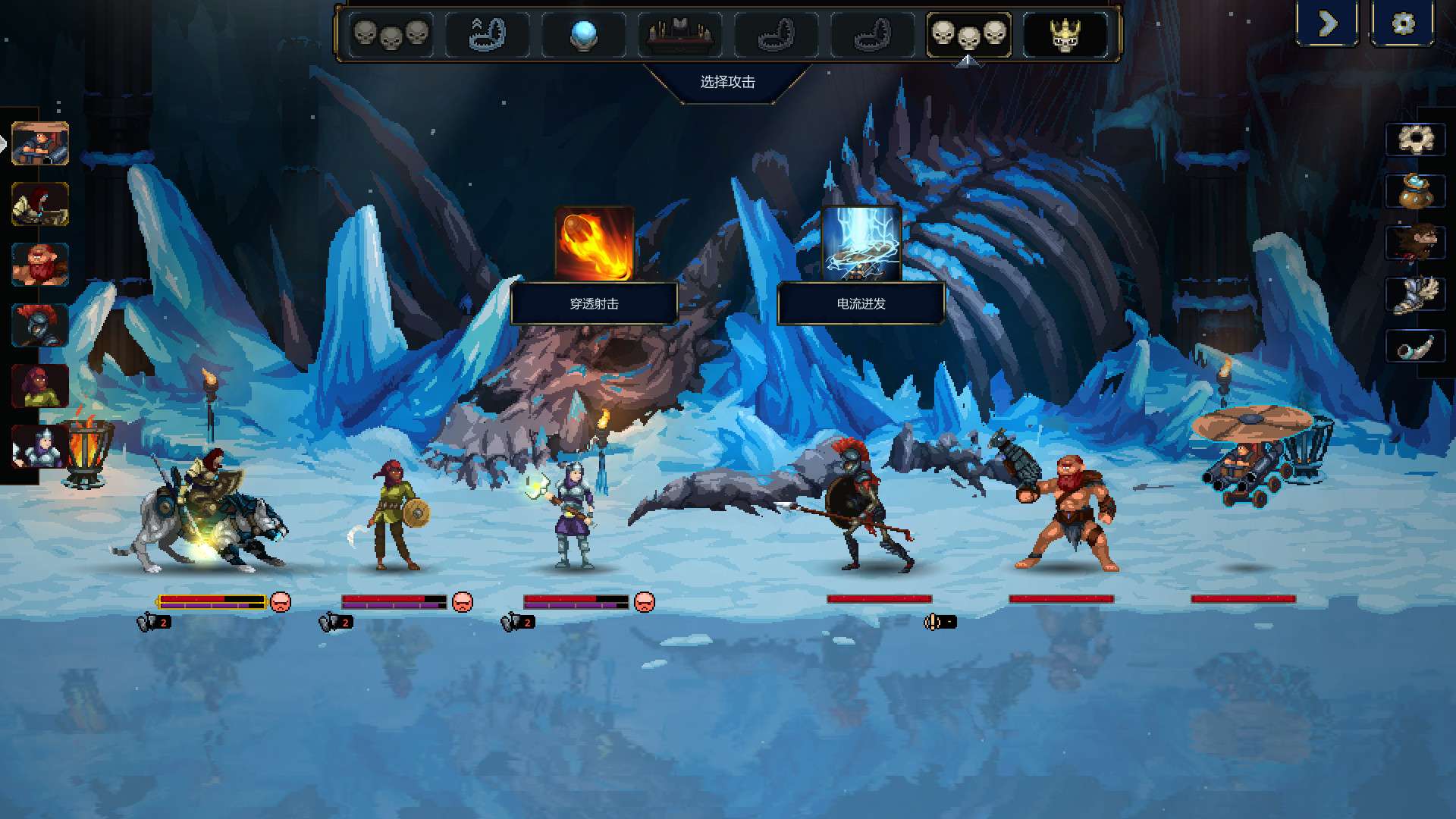The height and width of the screenshot is (819, 1456).
Task: Click the first bear trap icon in the turn bar
Action: 489,33
